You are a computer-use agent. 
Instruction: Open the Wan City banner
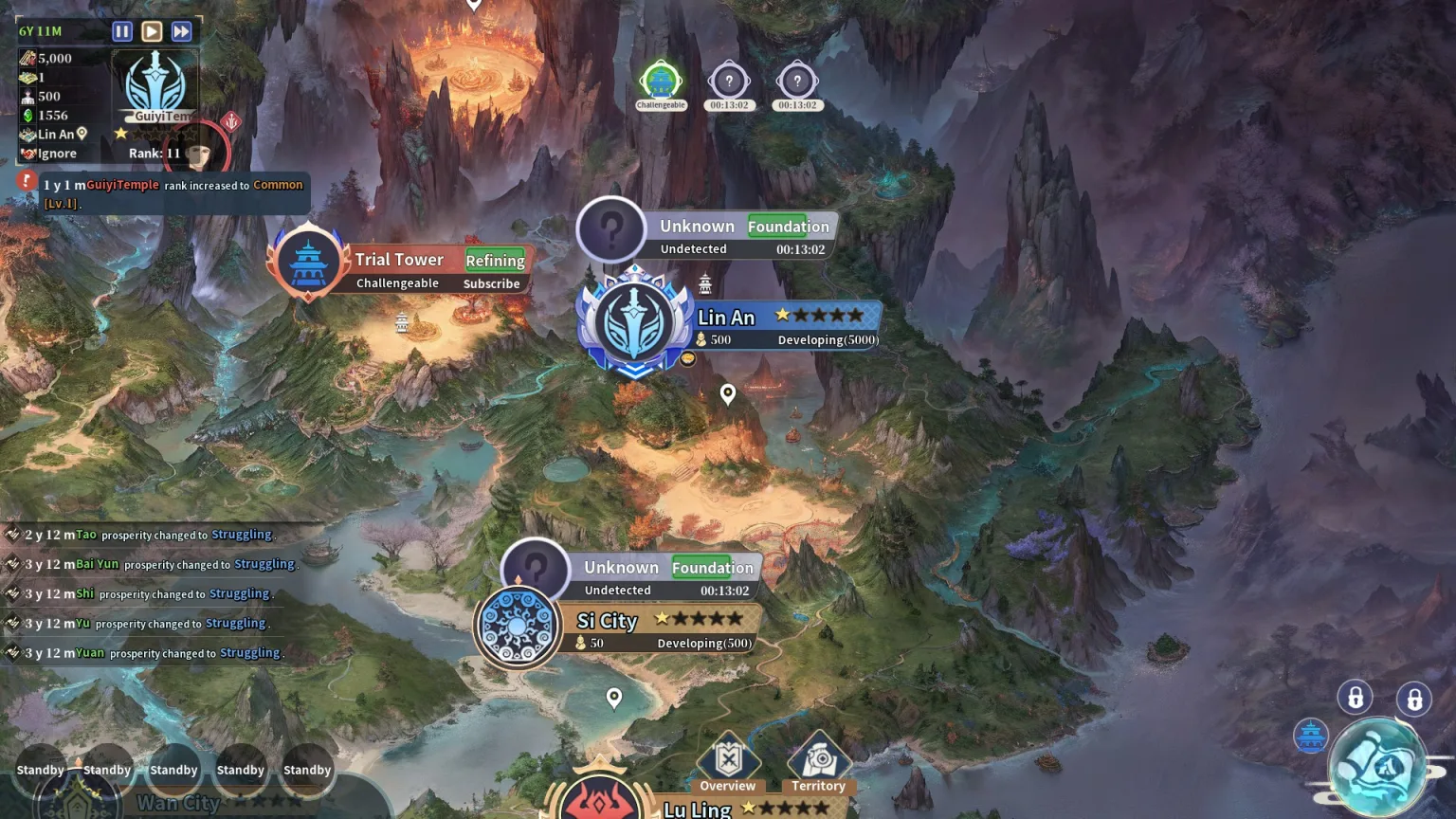[178, 803]
